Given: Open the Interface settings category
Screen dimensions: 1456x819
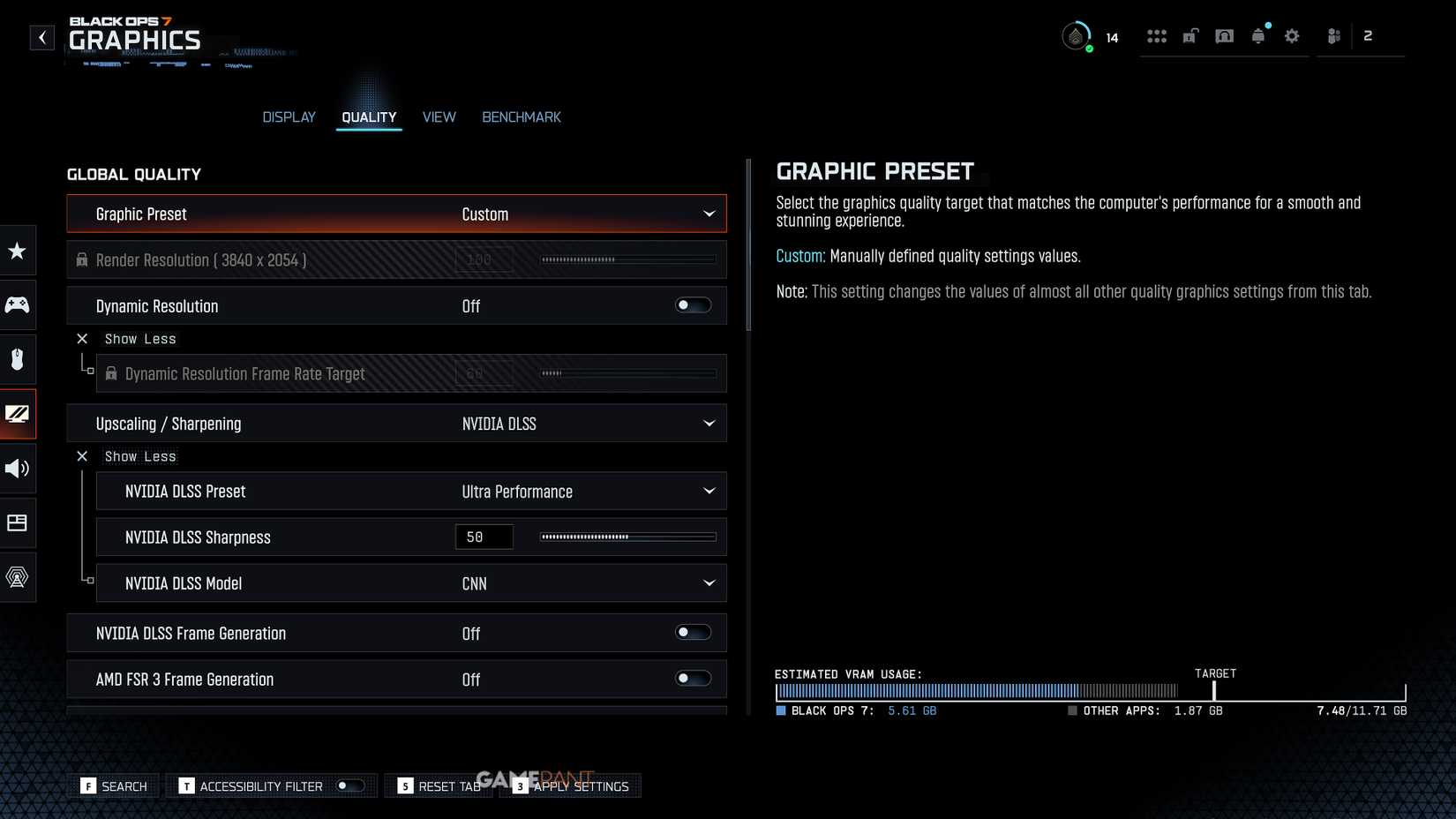Looking at the screenshot, I should (18, 522).
